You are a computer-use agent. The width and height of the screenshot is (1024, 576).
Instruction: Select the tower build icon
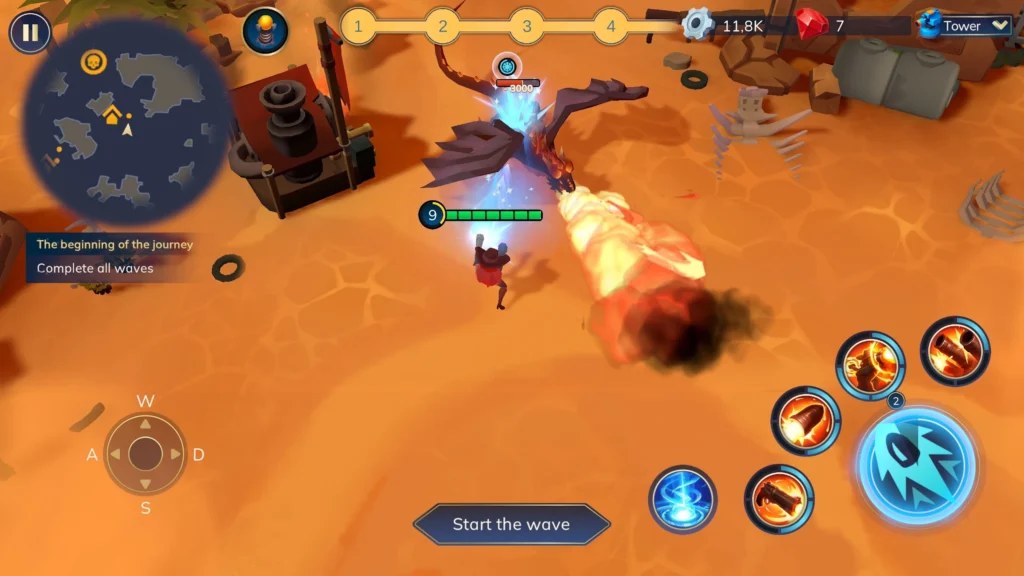pyautogui.click(x=265, y=29)
